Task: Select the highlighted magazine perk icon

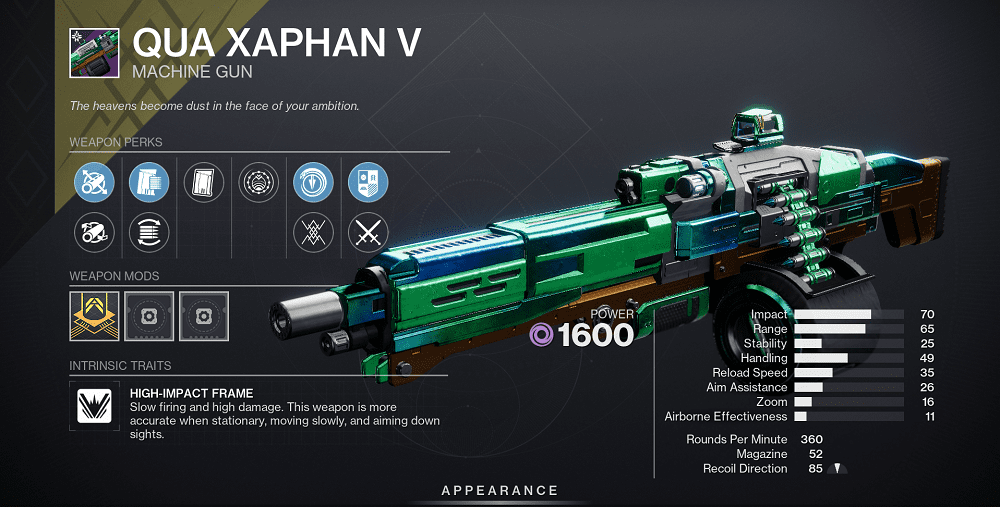Action: [x=149, y=183]
